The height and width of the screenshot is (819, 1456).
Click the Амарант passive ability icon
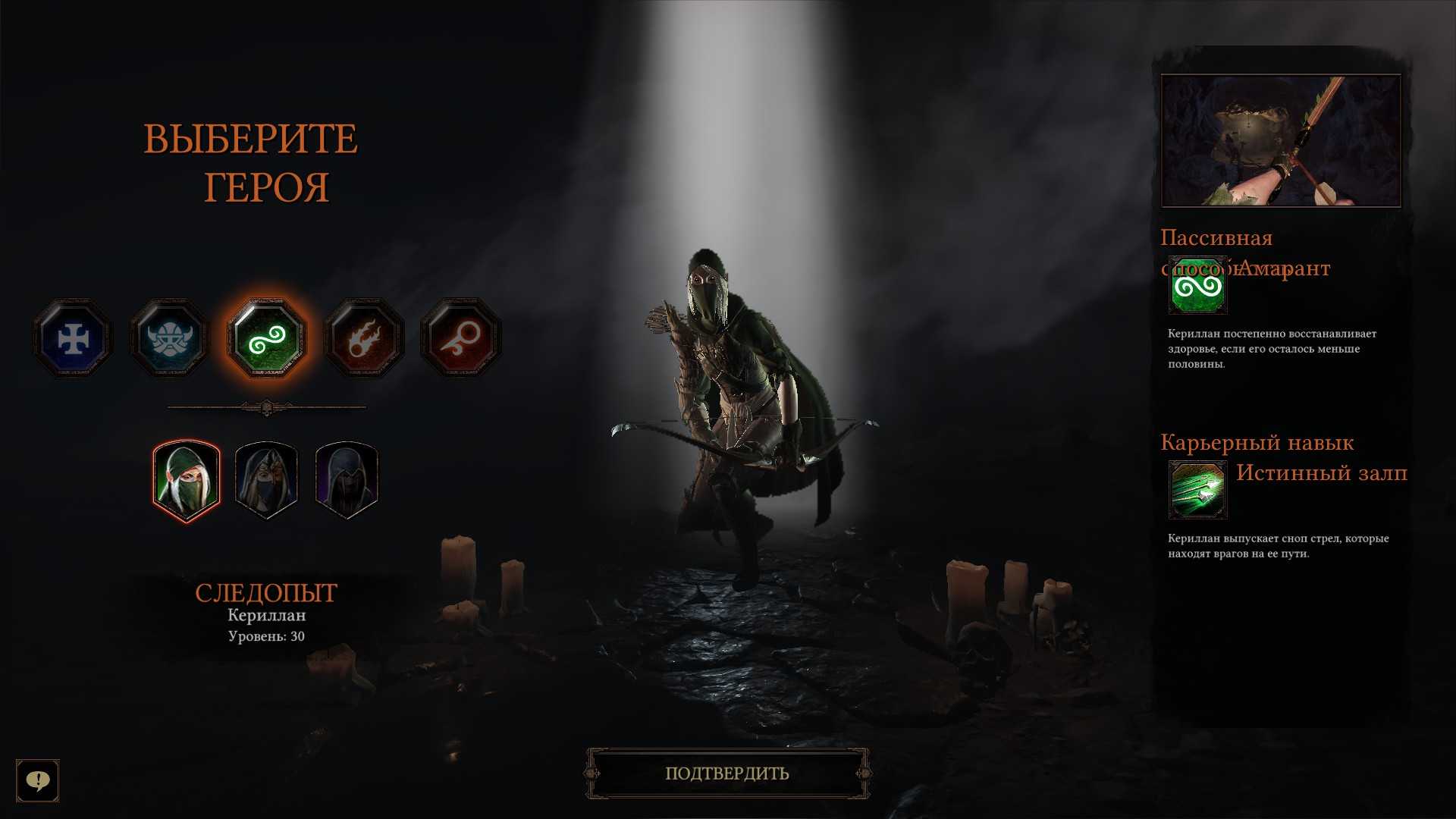1197,286
